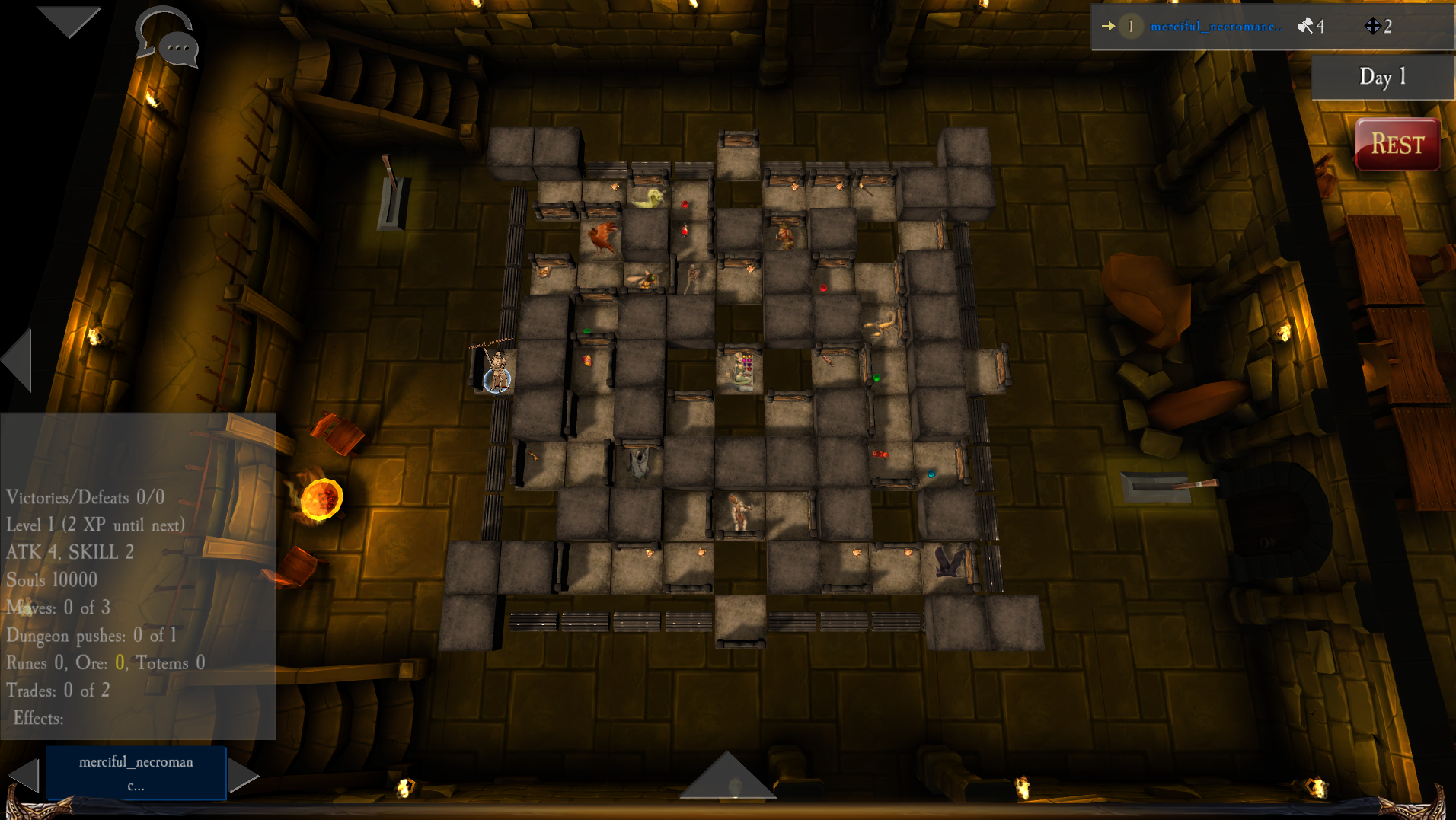Click the downward arrow at top left

(69, 21)
